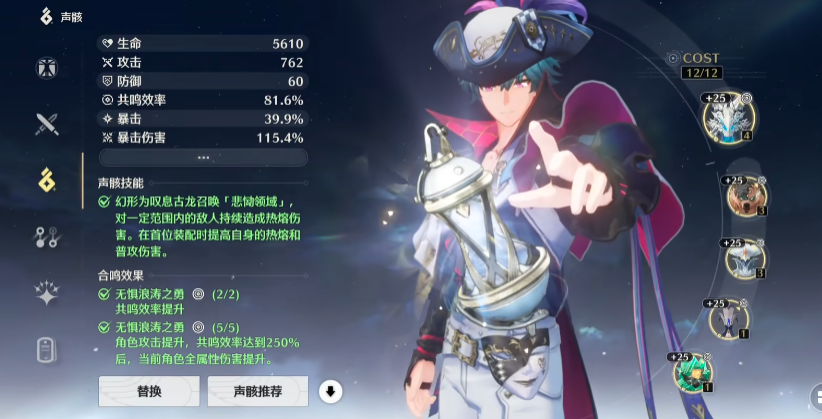Select the cost 1 green echo

point(692,372)
